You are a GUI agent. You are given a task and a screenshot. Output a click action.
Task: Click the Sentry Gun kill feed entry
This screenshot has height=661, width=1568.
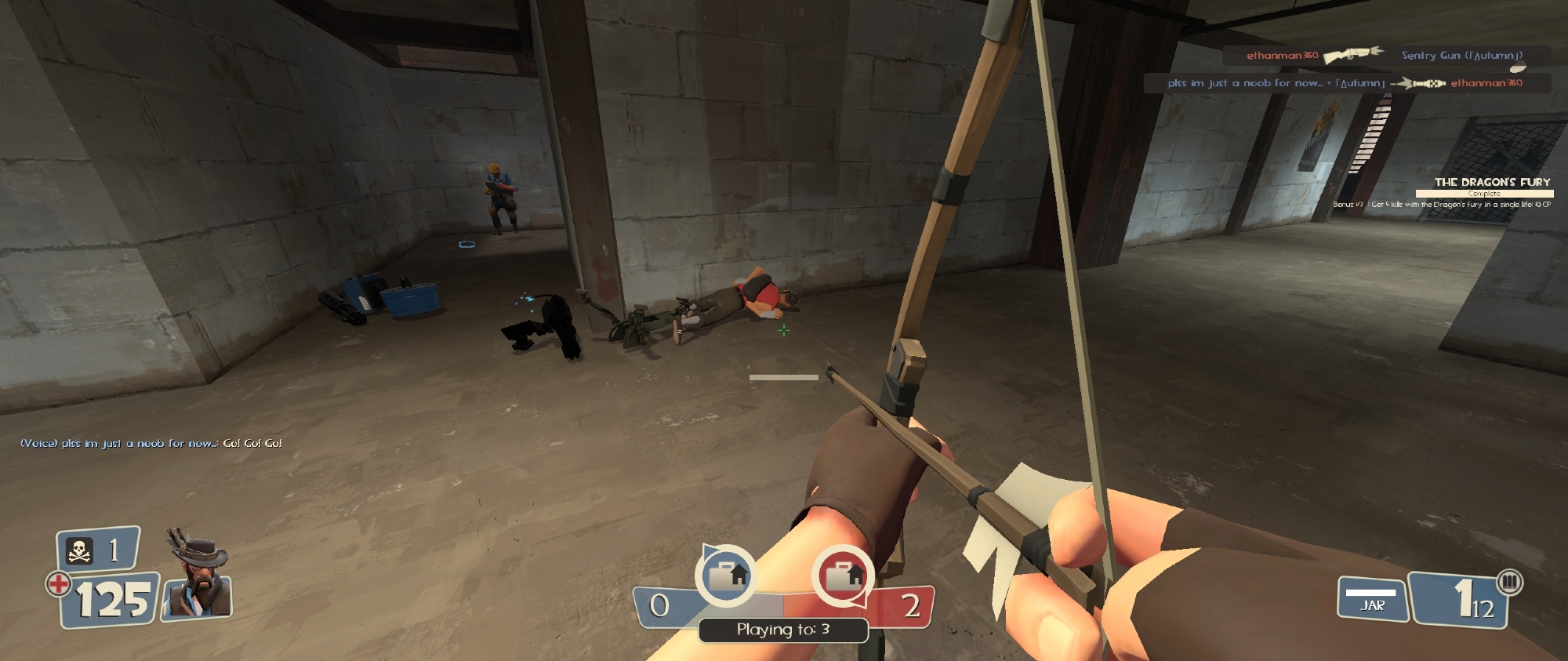coord(1385,56)
